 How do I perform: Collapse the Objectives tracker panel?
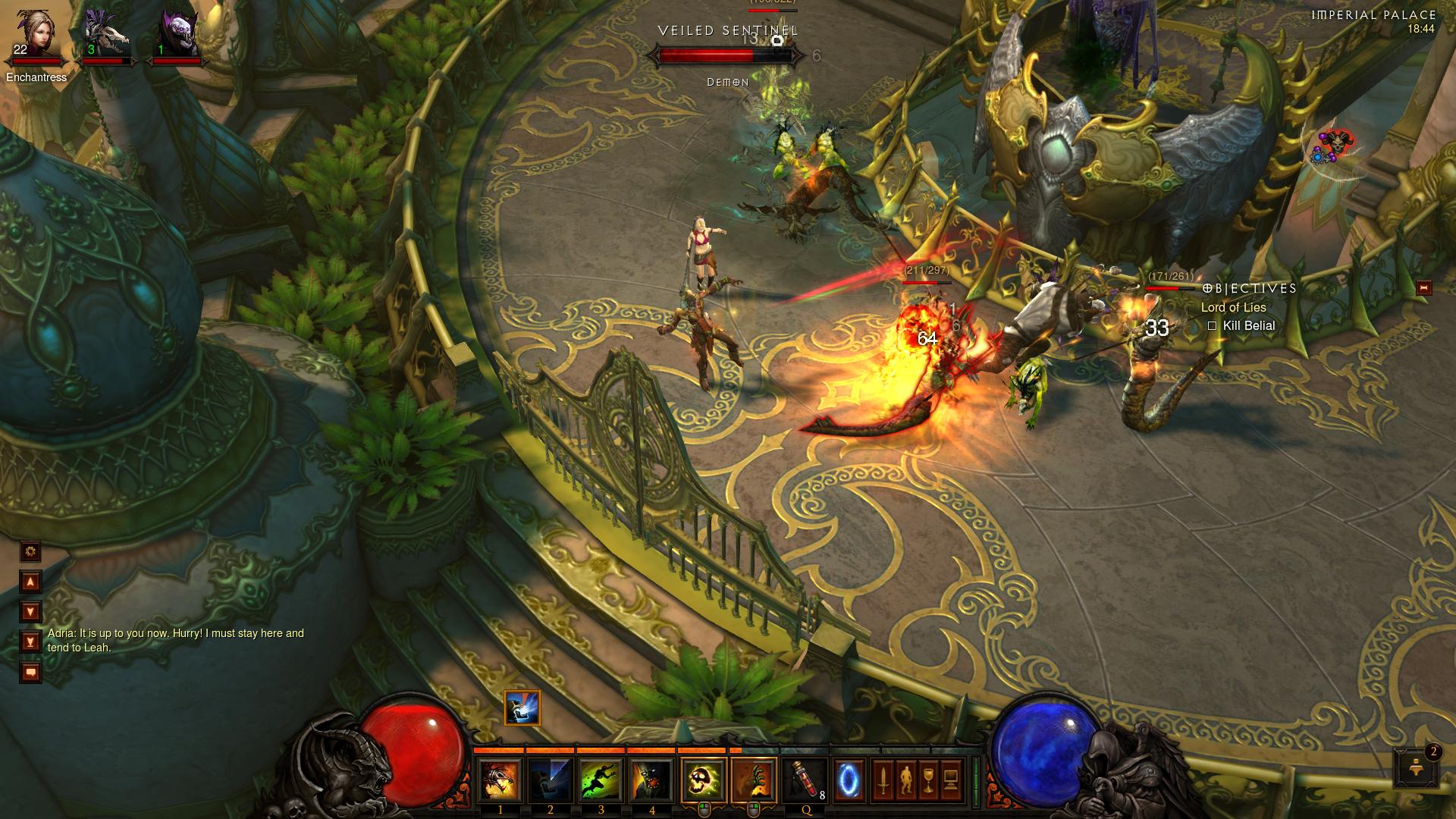[x=1423, y=288]
